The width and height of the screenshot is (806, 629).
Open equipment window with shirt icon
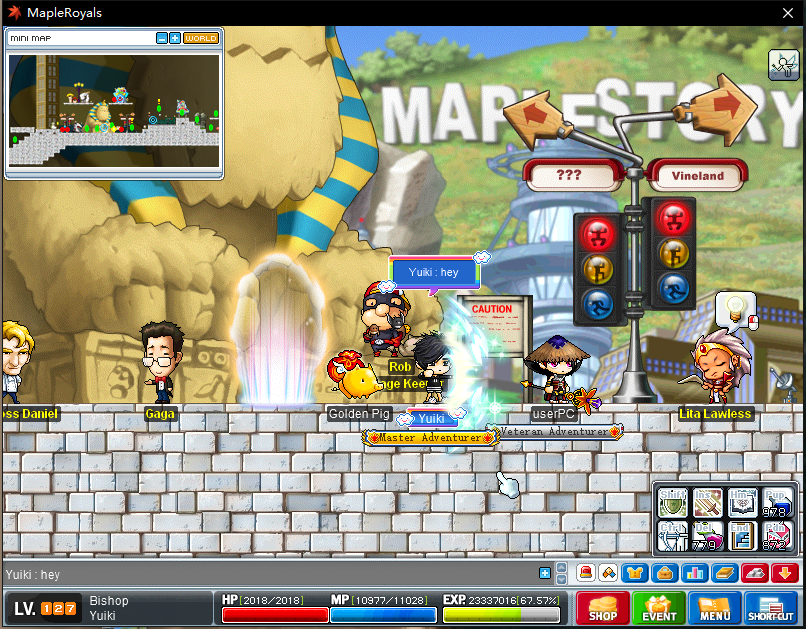click(634, 574)
